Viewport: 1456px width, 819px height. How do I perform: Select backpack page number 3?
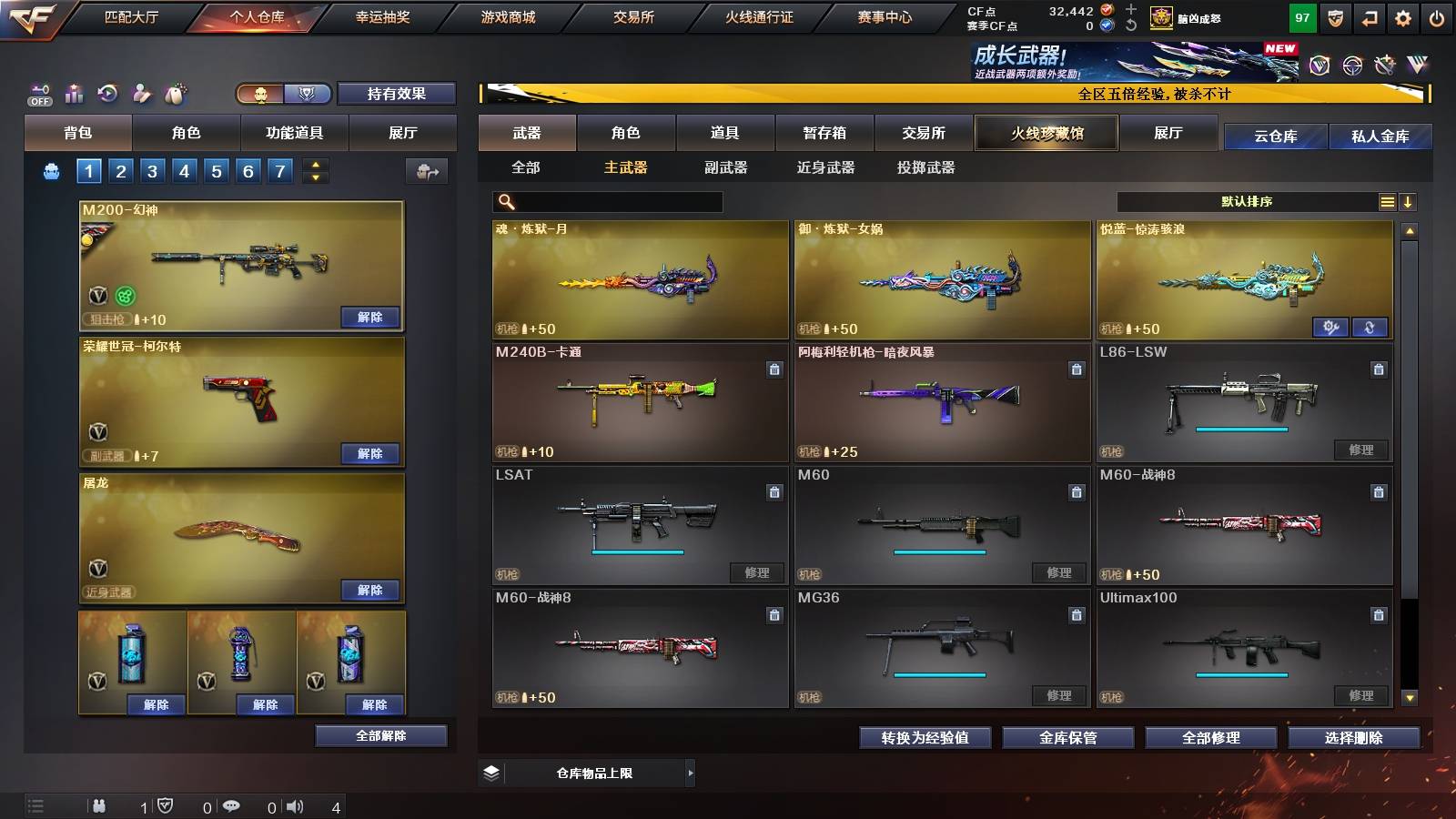tap(152, 170)
